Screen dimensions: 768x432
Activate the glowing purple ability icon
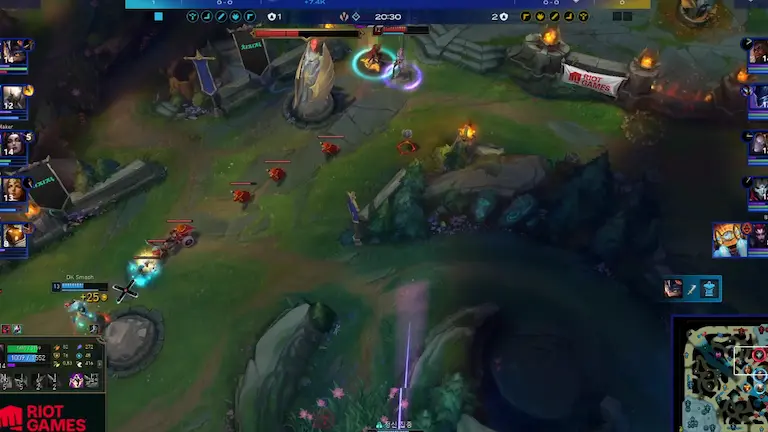tap(76, 381)
